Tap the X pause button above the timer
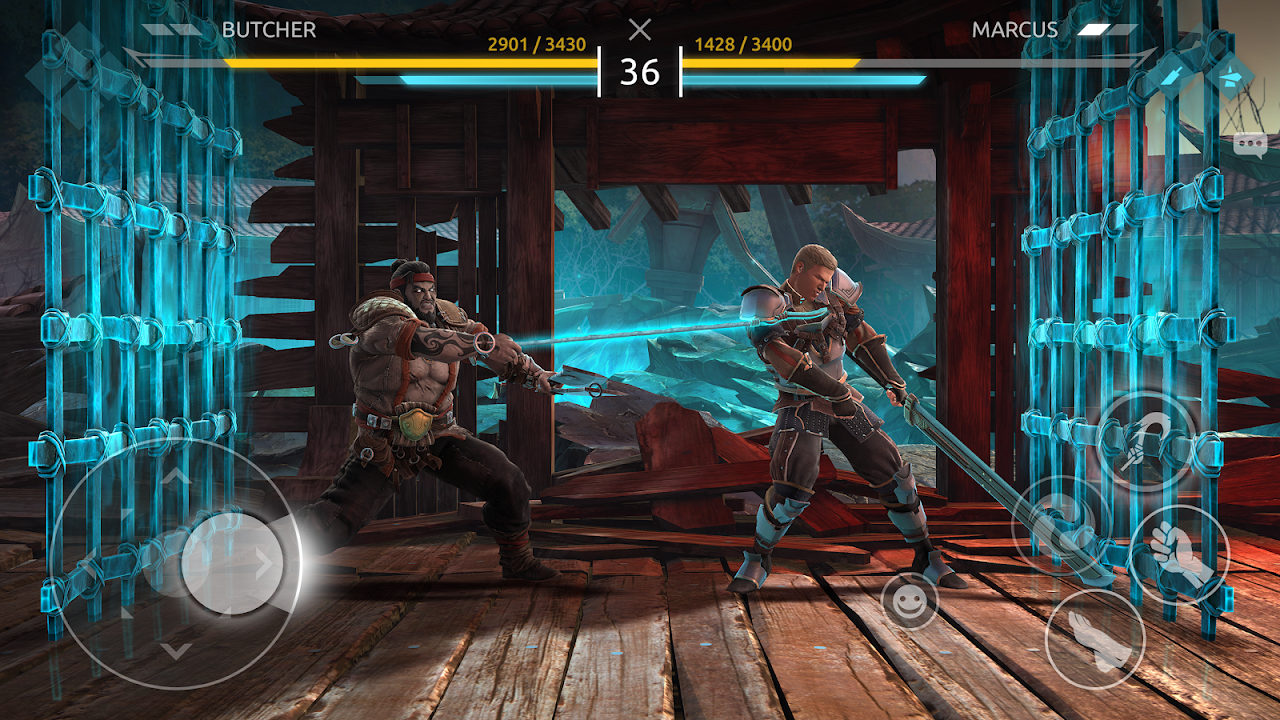This screenshot has width=1280, height=720. (x=640, y=29)
